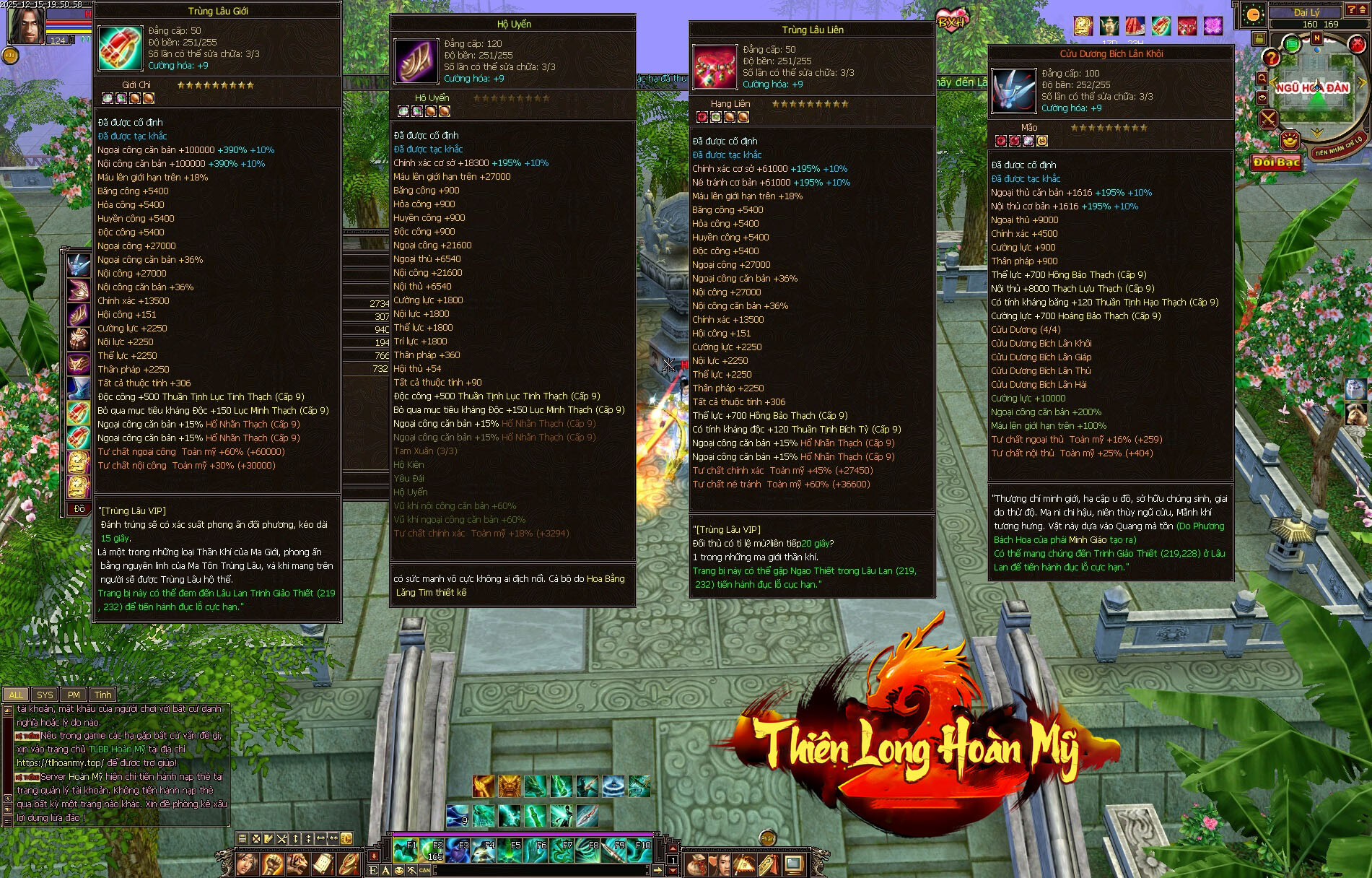
Task: Open the BXH heart ranking icon
Action: pyautogui.click(x=952, y=19)
